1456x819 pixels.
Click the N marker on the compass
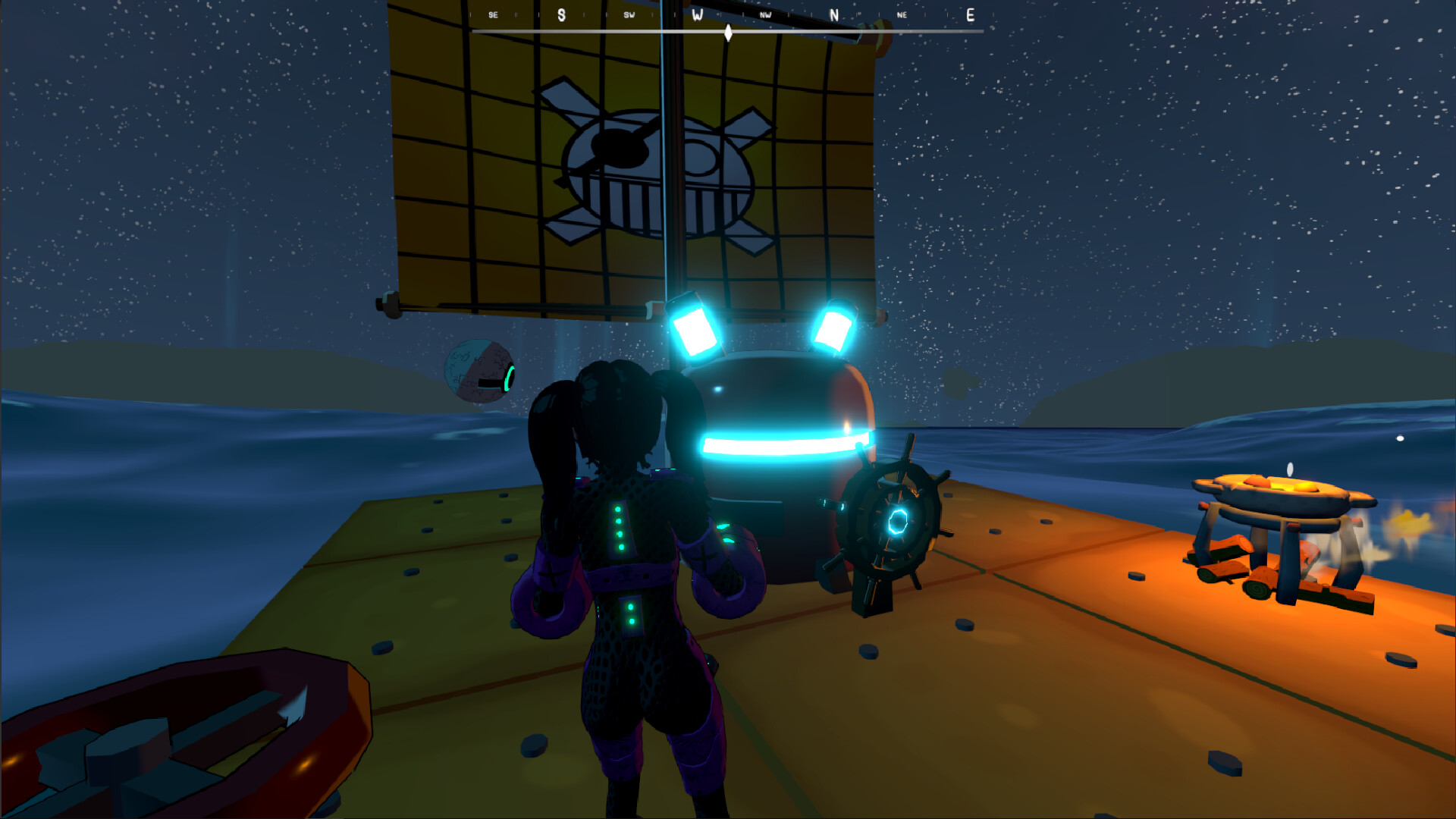tap(834, 14)
